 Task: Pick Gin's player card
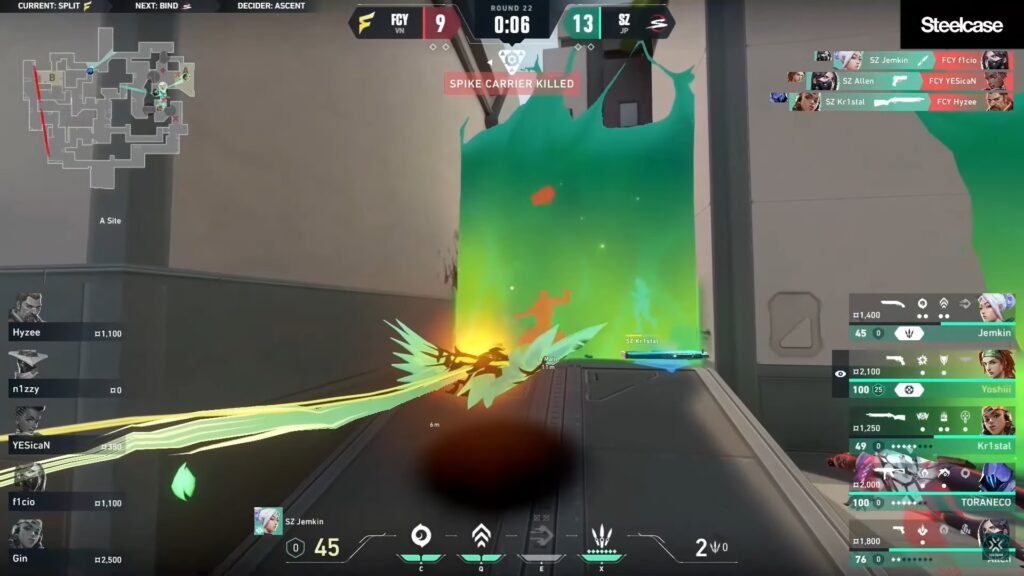click(x=65, y=544)
